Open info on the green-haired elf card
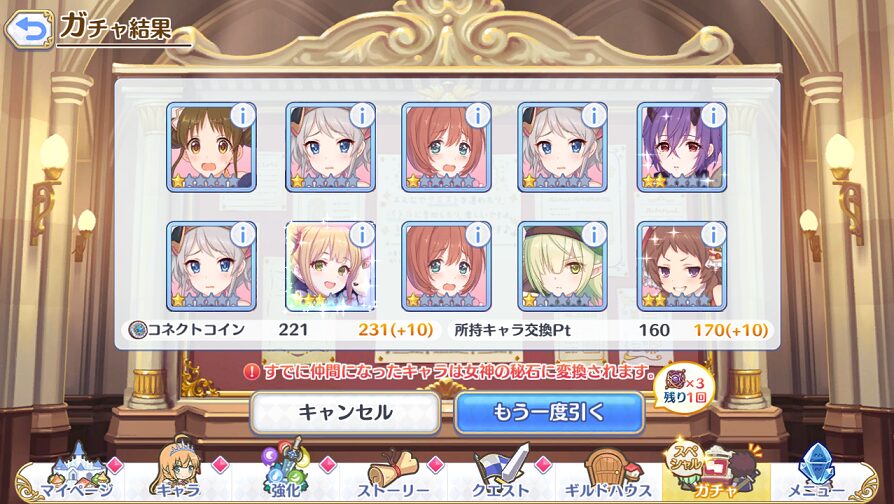Viewport: 894px width, 504px height. tap(594, 235)
